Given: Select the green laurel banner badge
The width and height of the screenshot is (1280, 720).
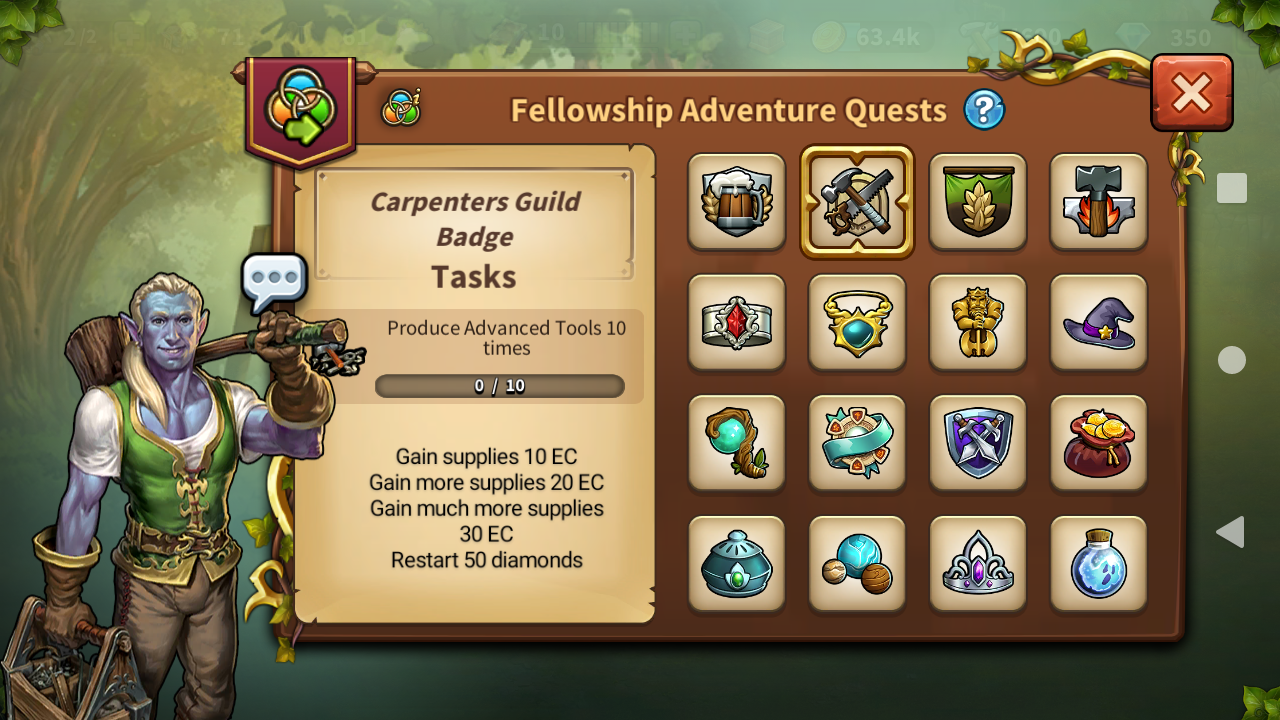Looking at the screenshot, I should point(978,201).
